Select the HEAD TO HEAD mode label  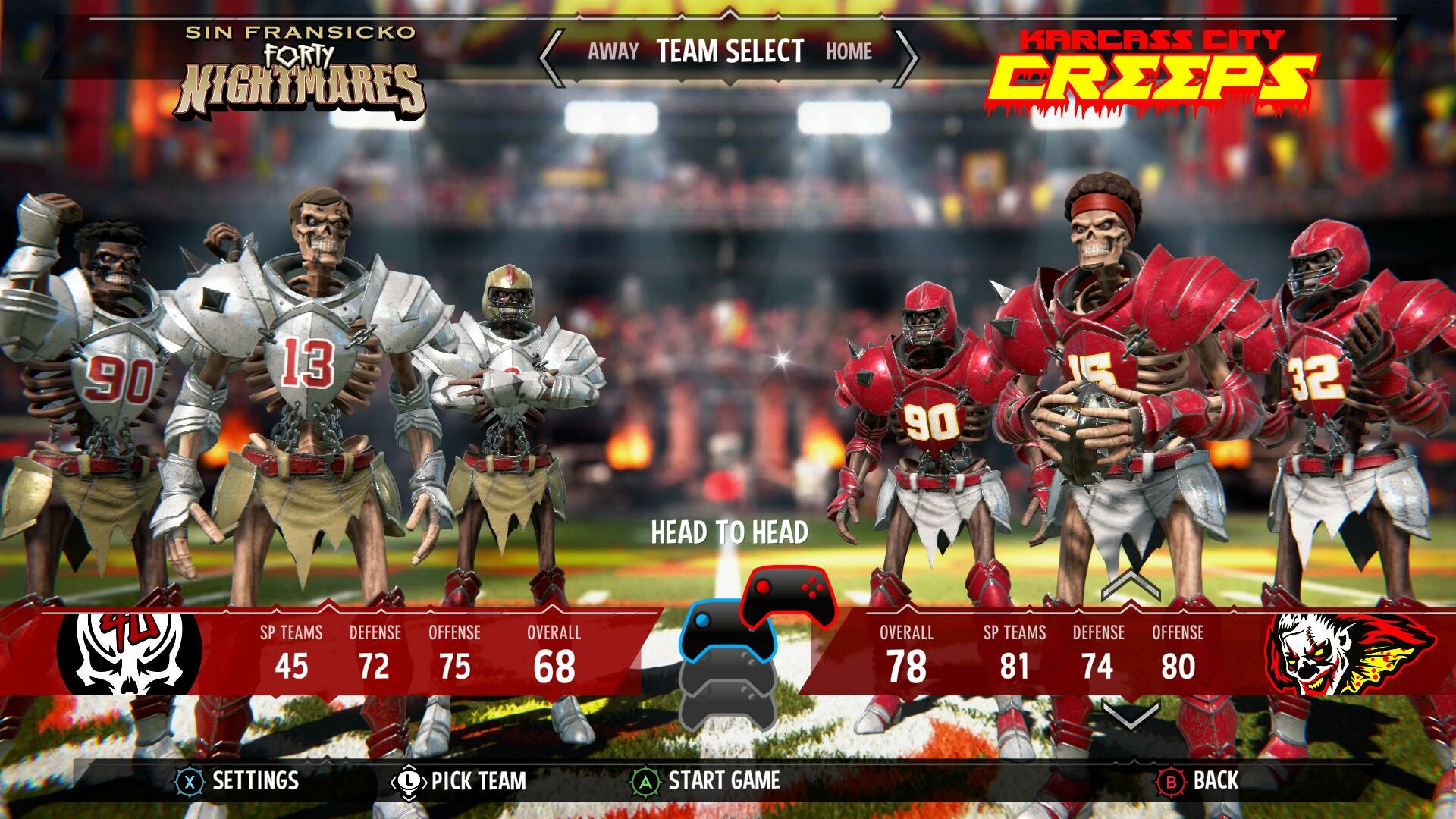point(730,532)
